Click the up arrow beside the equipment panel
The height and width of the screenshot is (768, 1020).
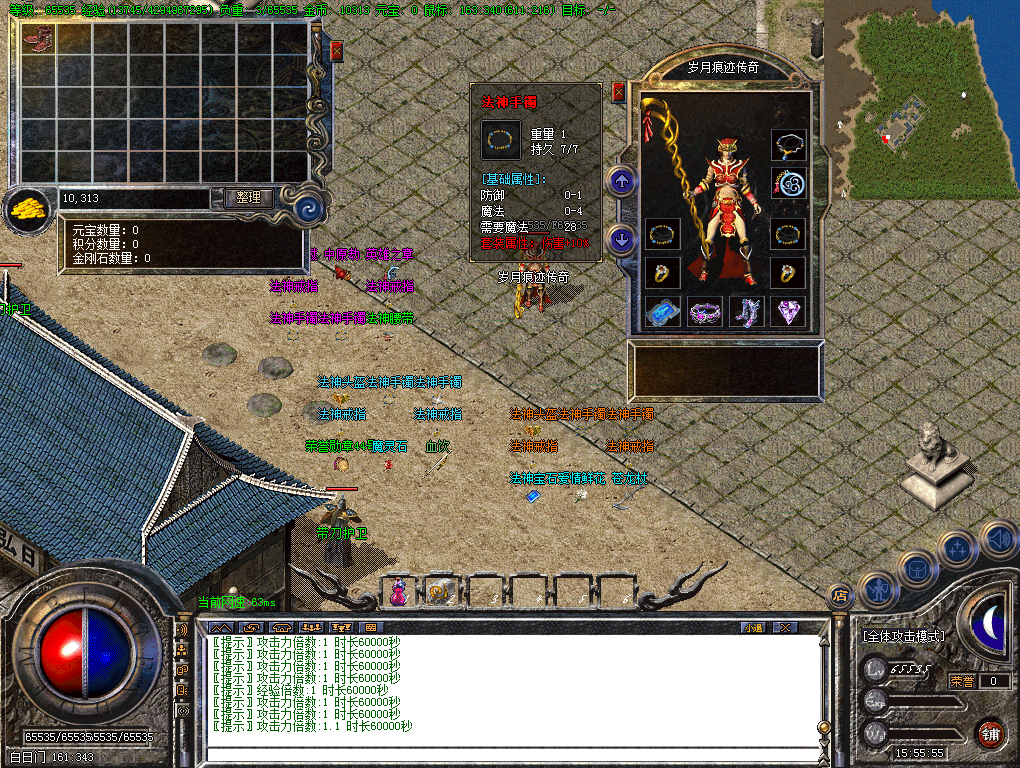tap(622, 182)
